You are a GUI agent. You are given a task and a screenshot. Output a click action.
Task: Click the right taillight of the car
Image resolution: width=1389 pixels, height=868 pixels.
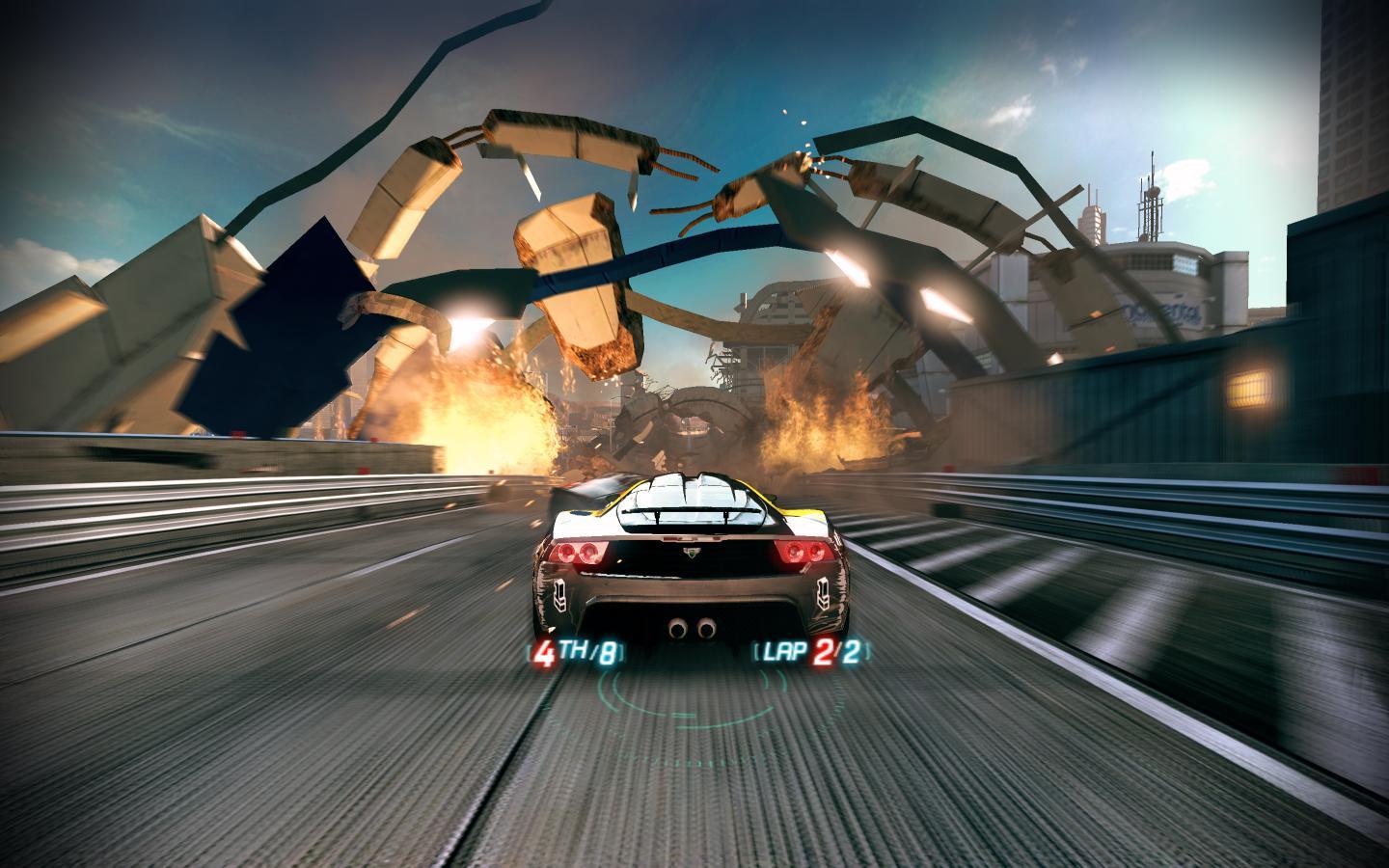click(x=803, y=552)
